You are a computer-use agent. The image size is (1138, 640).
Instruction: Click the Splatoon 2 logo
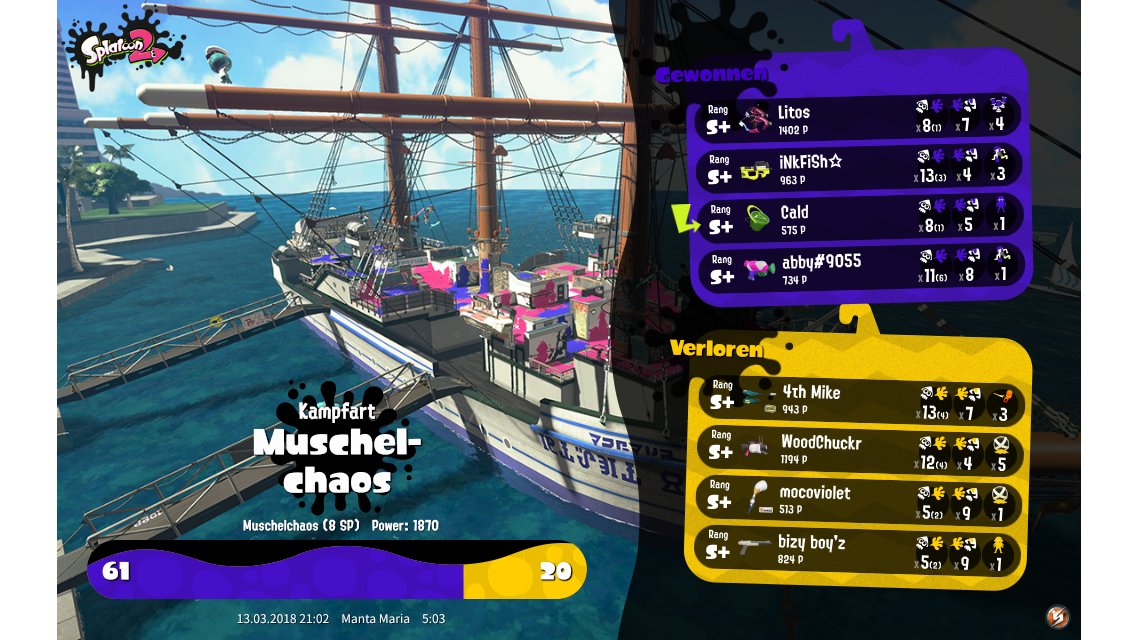tap(126, 47)
